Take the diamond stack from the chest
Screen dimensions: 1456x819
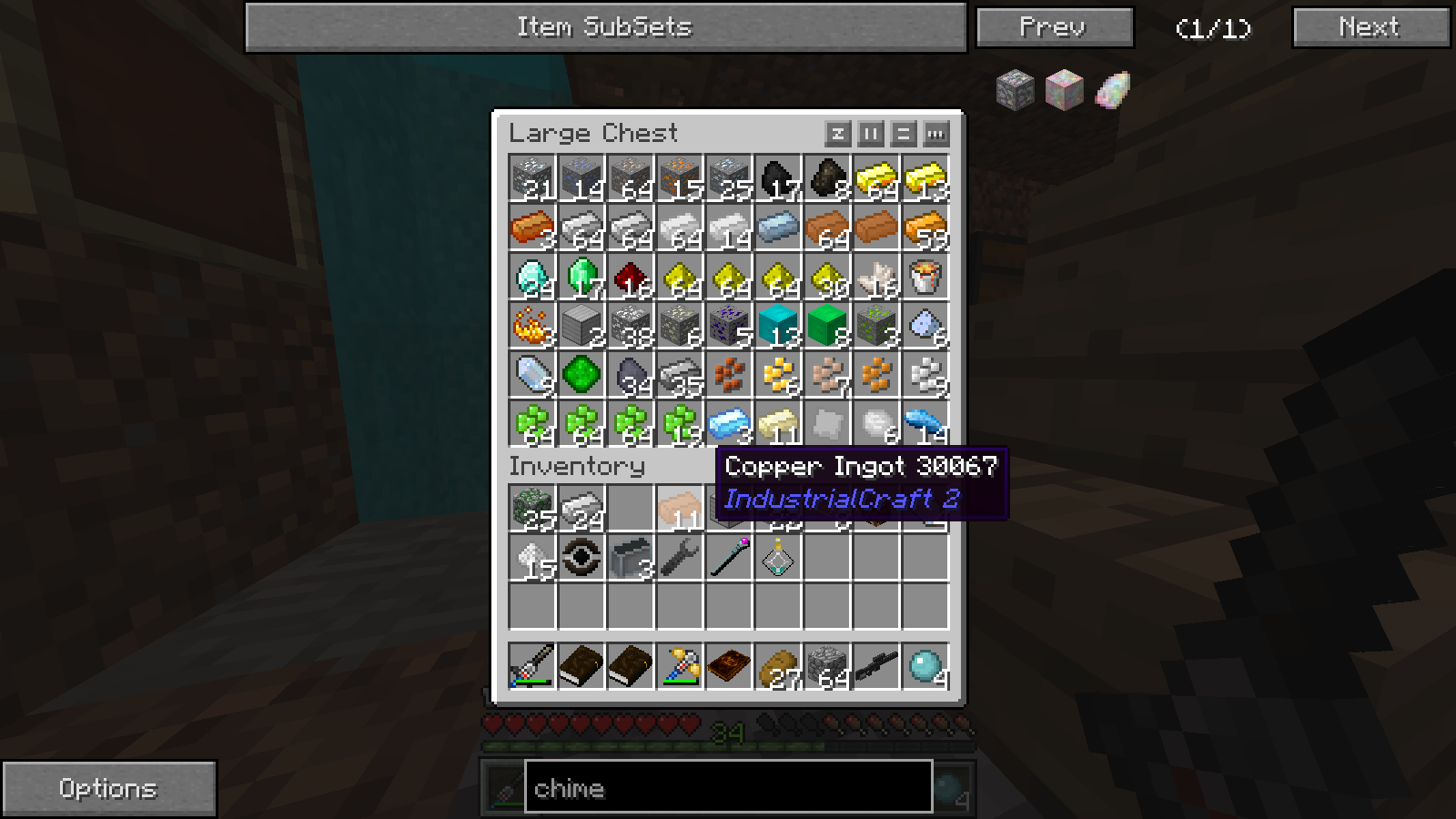532,277
